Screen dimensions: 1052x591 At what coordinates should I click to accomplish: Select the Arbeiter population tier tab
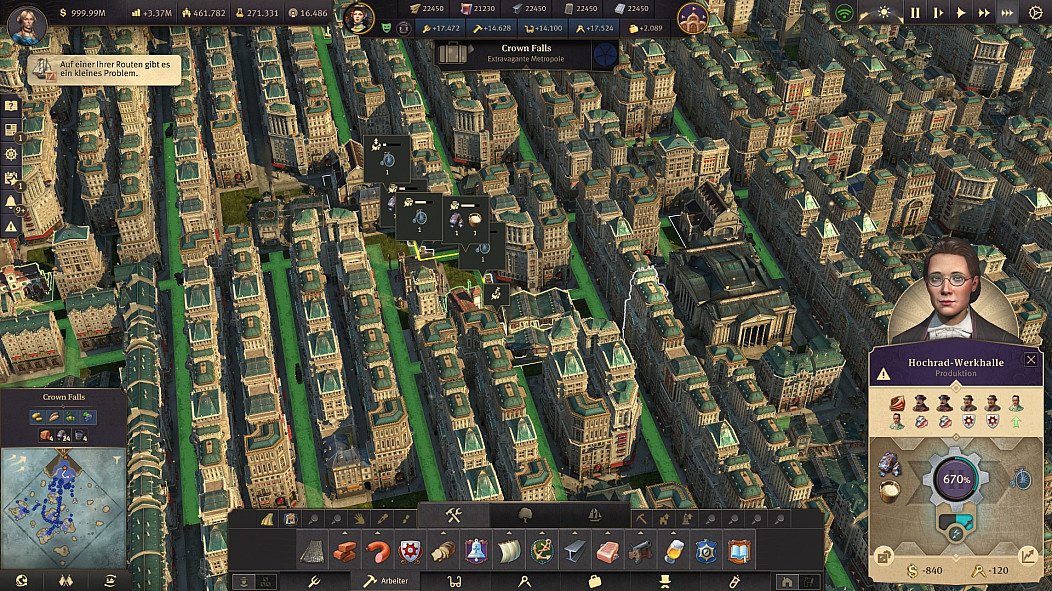click(x=381, y=580)
